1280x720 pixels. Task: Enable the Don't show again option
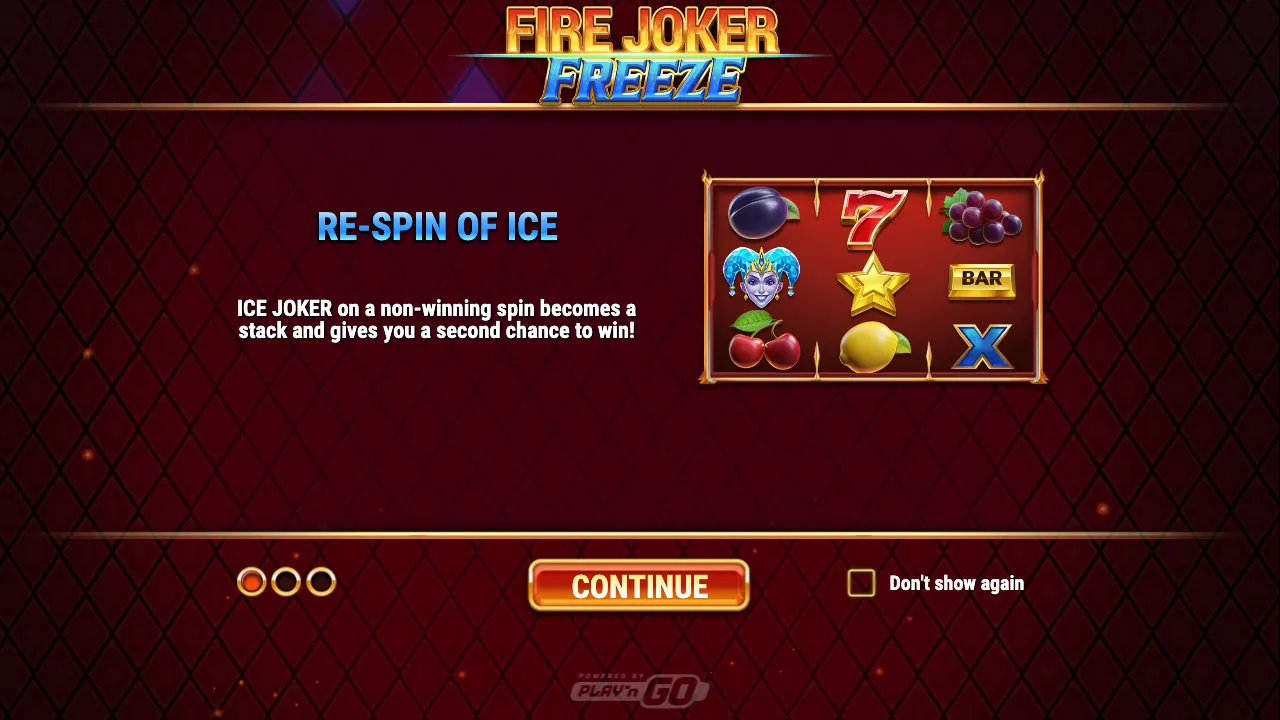point(860,583)
